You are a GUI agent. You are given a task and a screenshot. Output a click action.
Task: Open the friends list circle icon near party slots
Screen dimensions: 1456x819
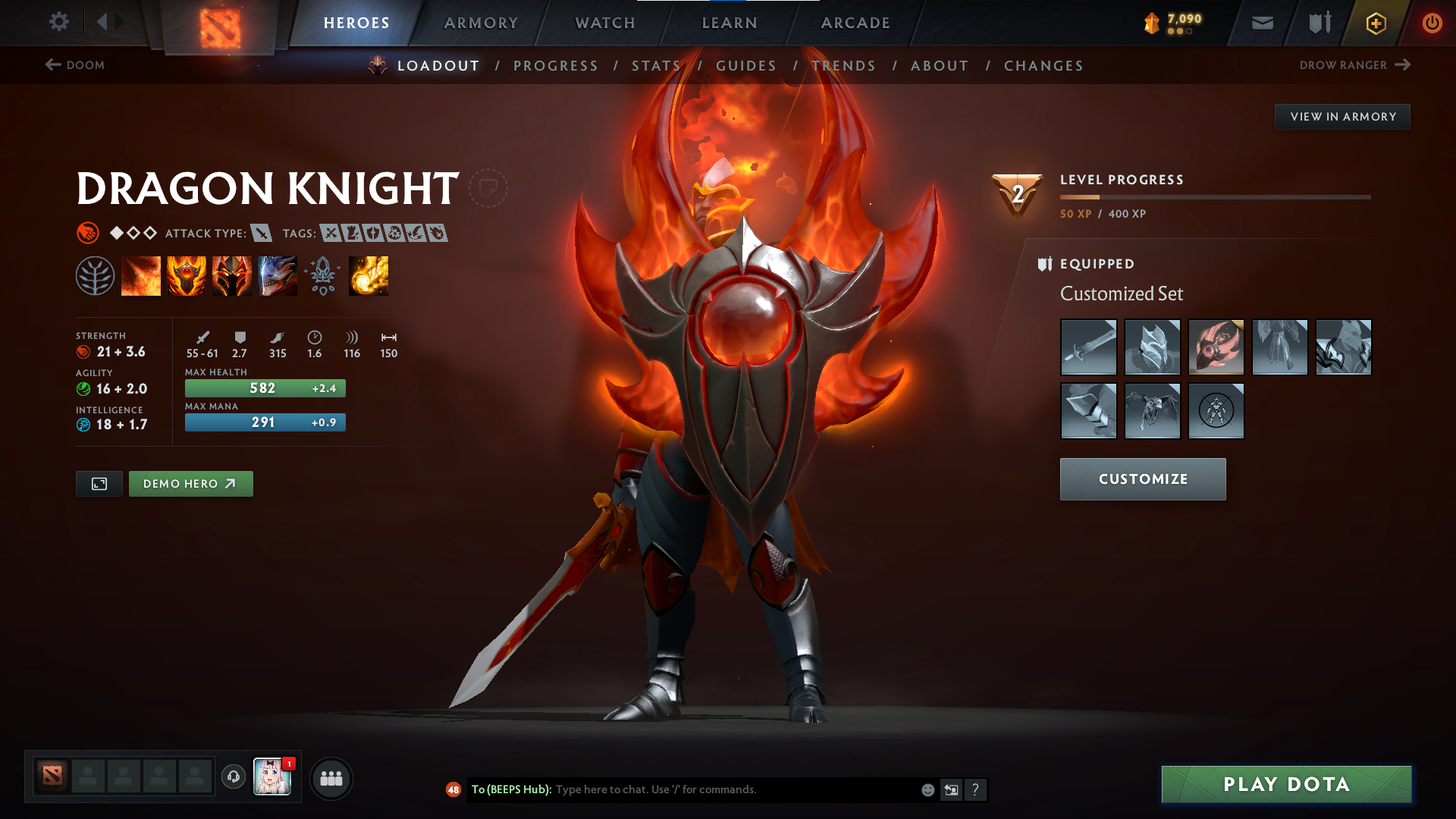[x=331, y=777]
